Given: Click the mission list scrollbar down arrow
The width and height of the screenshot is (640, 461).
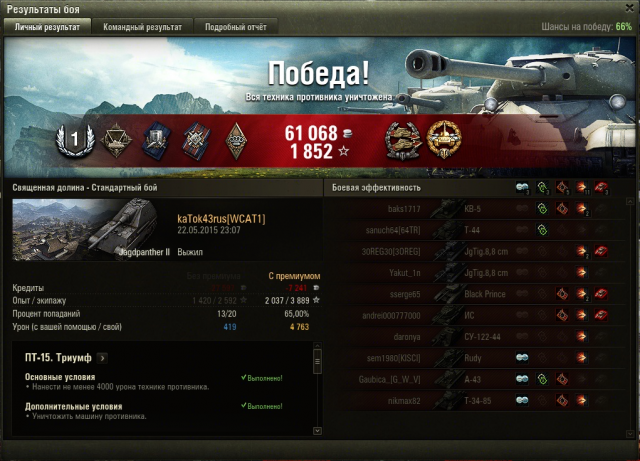Looking at the screenshot, I should [318, 429].
